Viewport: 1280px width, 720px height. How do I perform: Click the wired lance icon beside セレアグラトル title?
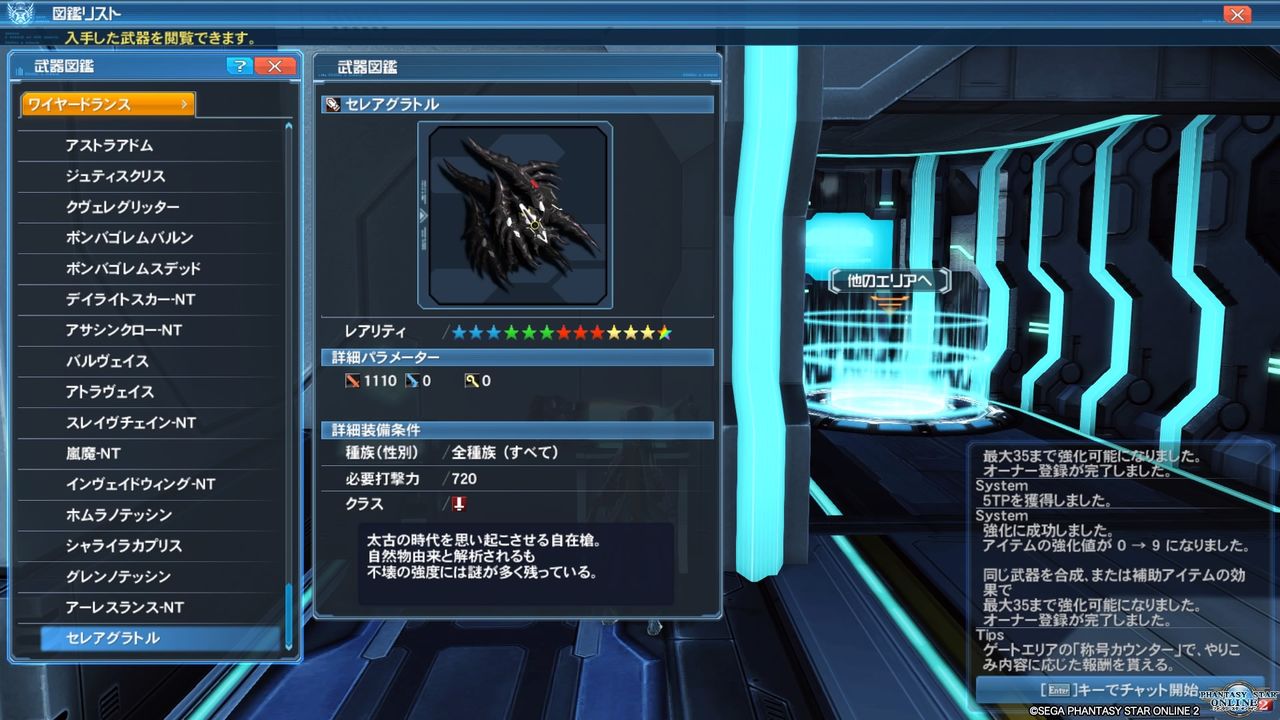click(334, 104)
